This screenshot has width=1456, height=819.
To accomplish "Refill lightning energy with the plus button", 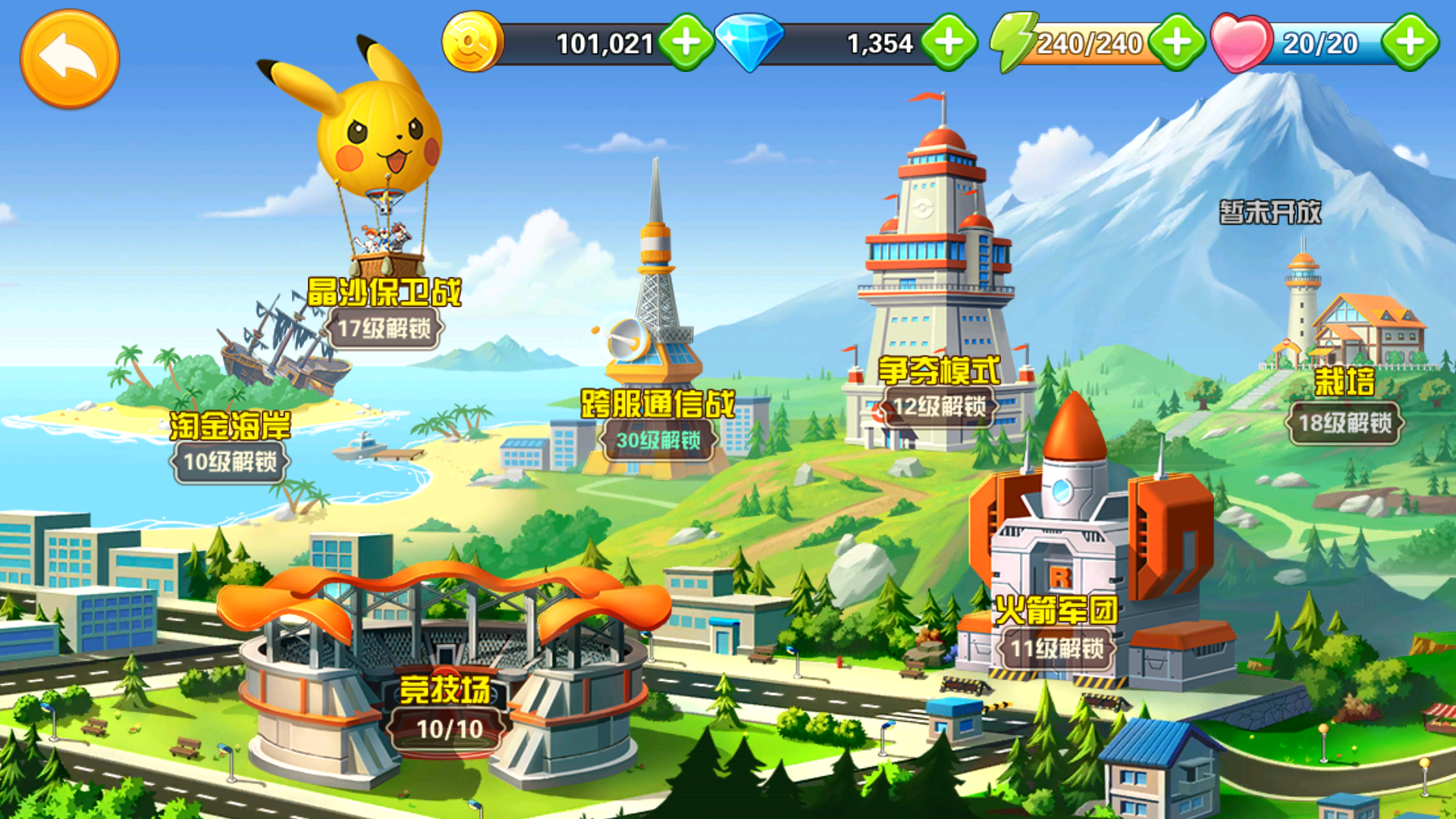I will point(1177,42).
